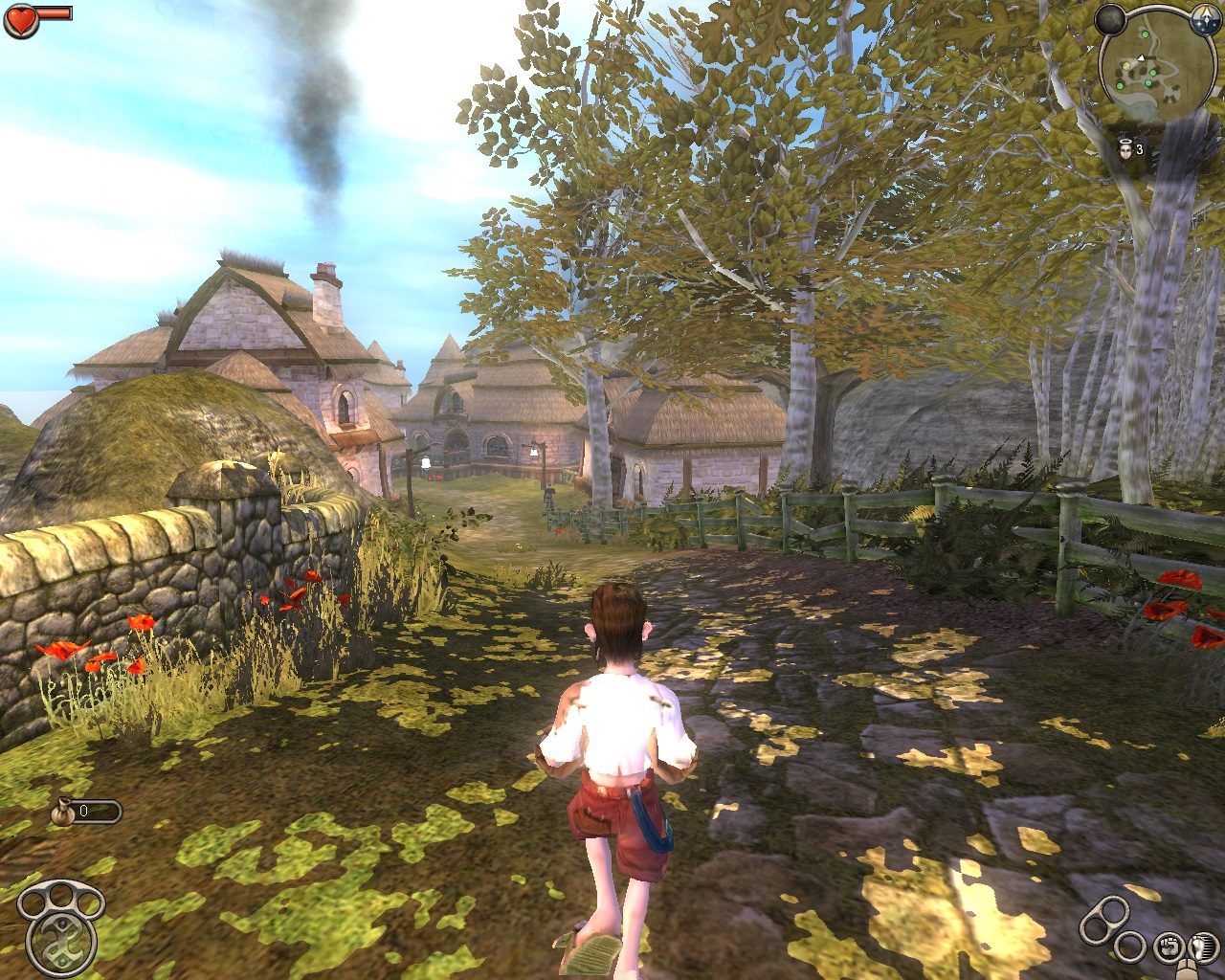The height and width of the screenshot is (980, 1225).
Task: Click the dark moon orb on minimap
Action: click(1110, 18)
